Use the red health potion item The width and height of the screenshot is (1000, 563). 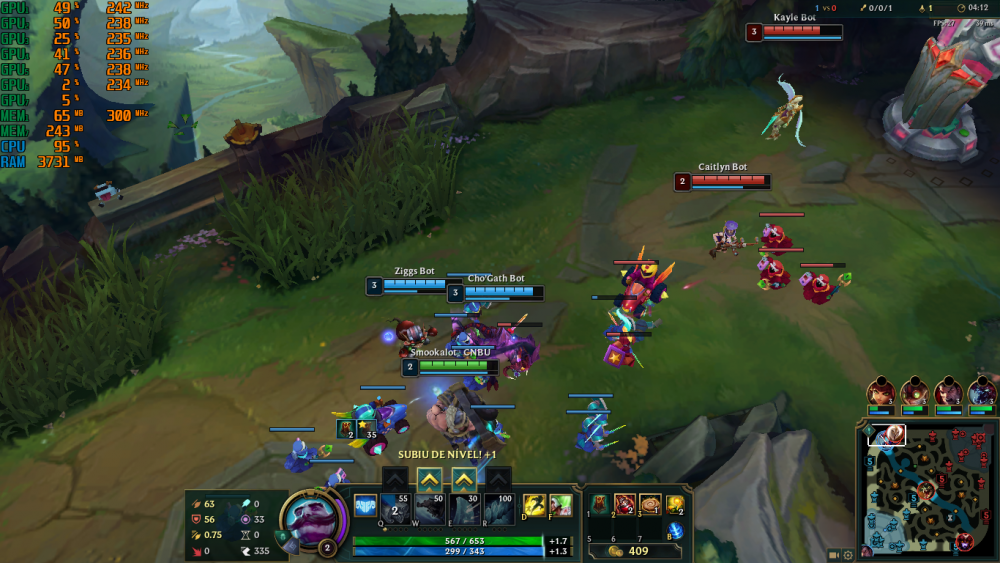[x=624, y=504]
